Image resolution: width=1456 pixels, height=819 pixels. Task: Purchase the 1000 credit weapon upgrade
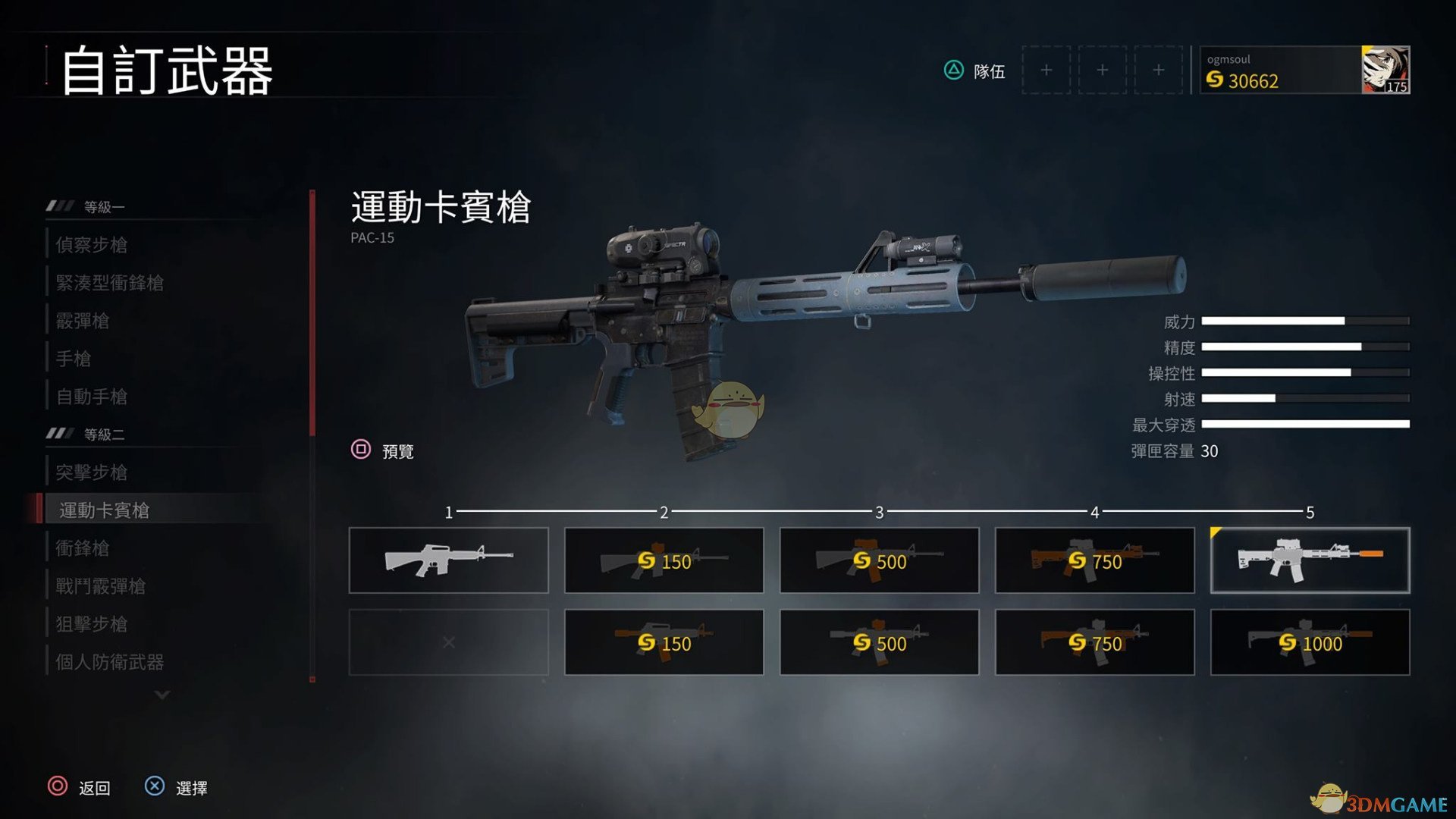(x=1310, y=642)
